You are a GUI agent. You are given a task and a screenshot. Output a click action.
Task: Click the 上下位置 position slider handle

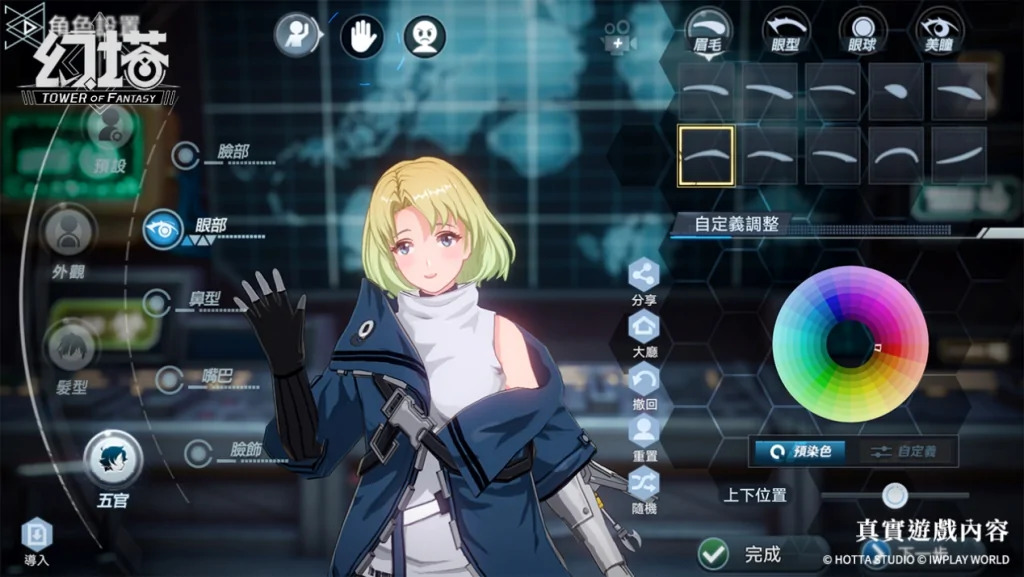(x=895, y=494)
